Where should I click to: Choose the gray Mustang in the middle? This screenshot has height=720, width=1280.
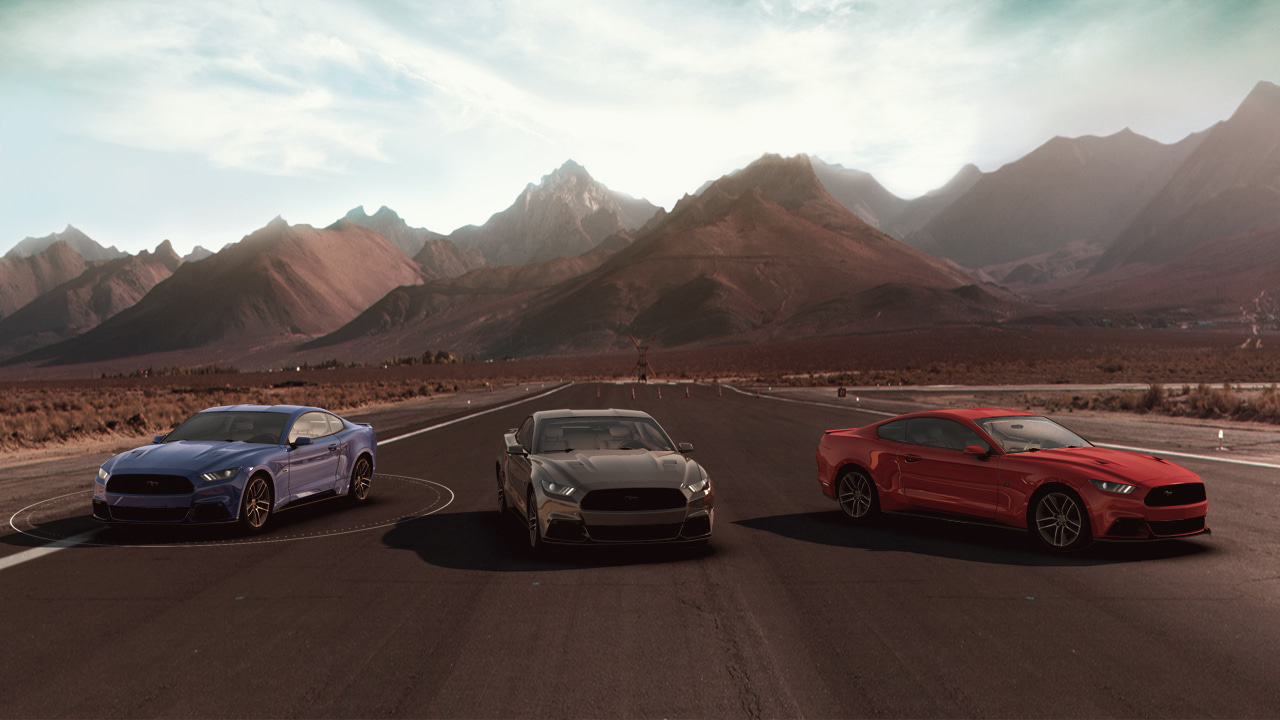pos(603,478)
